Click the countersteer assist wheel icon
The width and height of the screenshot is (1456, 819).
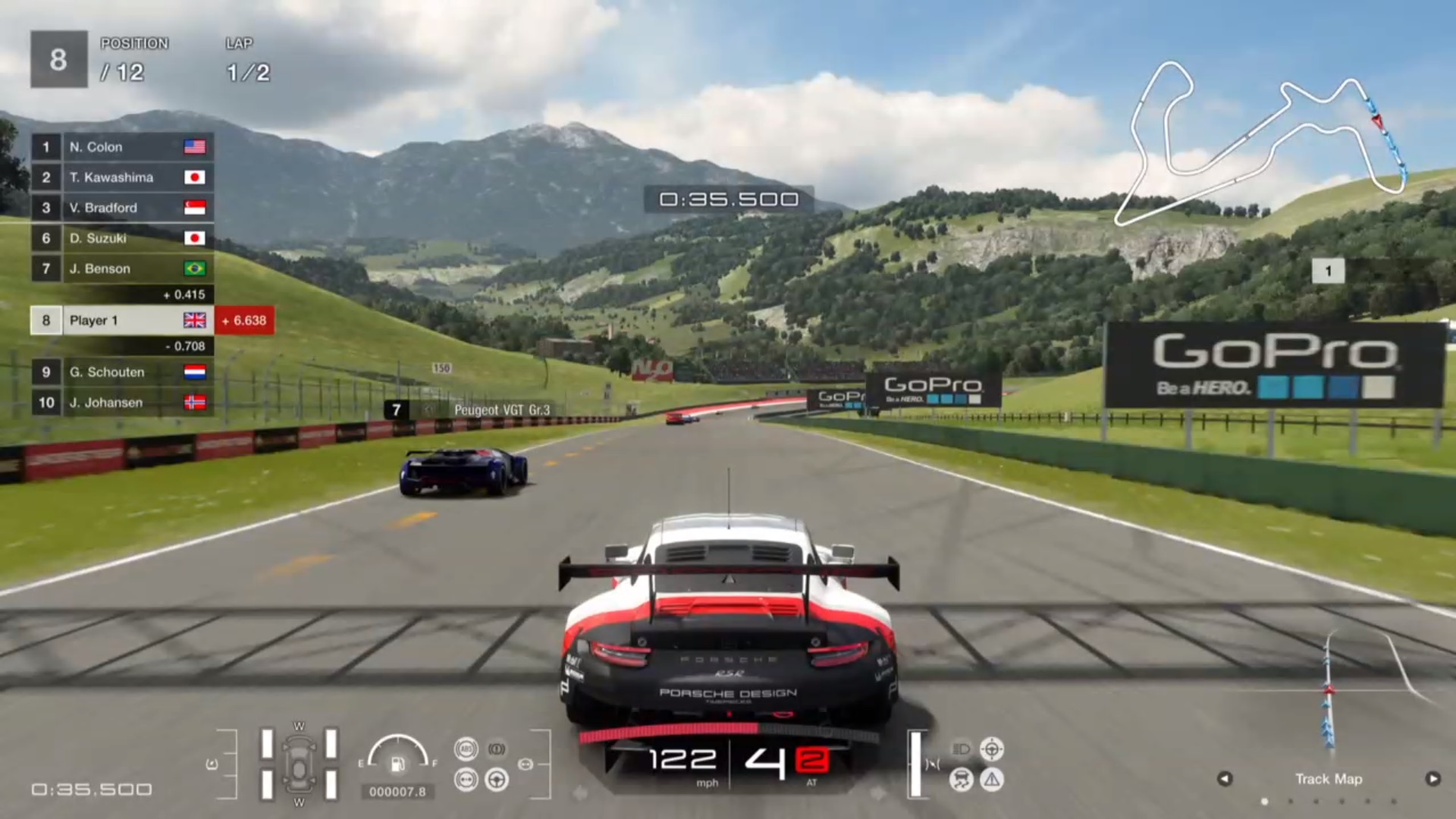pyautogui.click(x=993, y=748)
